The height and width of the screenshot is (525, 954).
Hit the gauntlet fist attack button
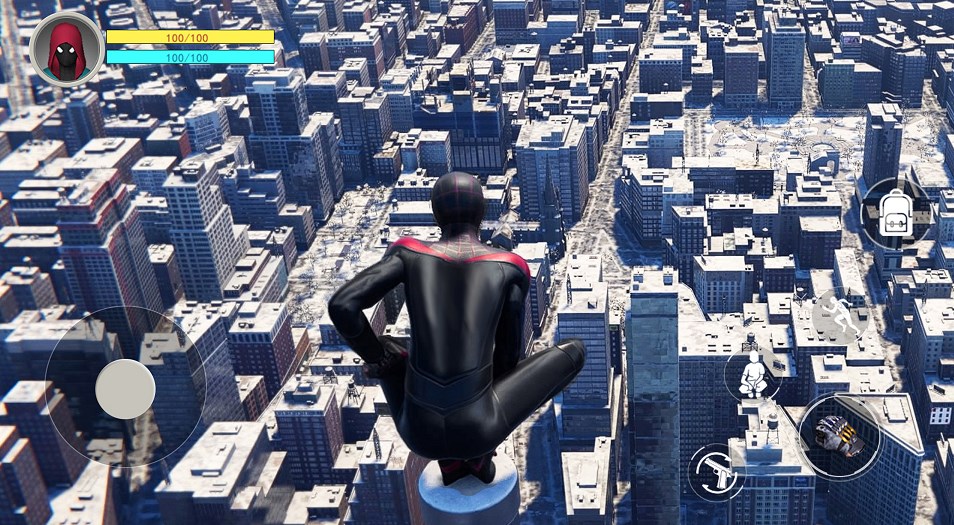tap(838, 434)
